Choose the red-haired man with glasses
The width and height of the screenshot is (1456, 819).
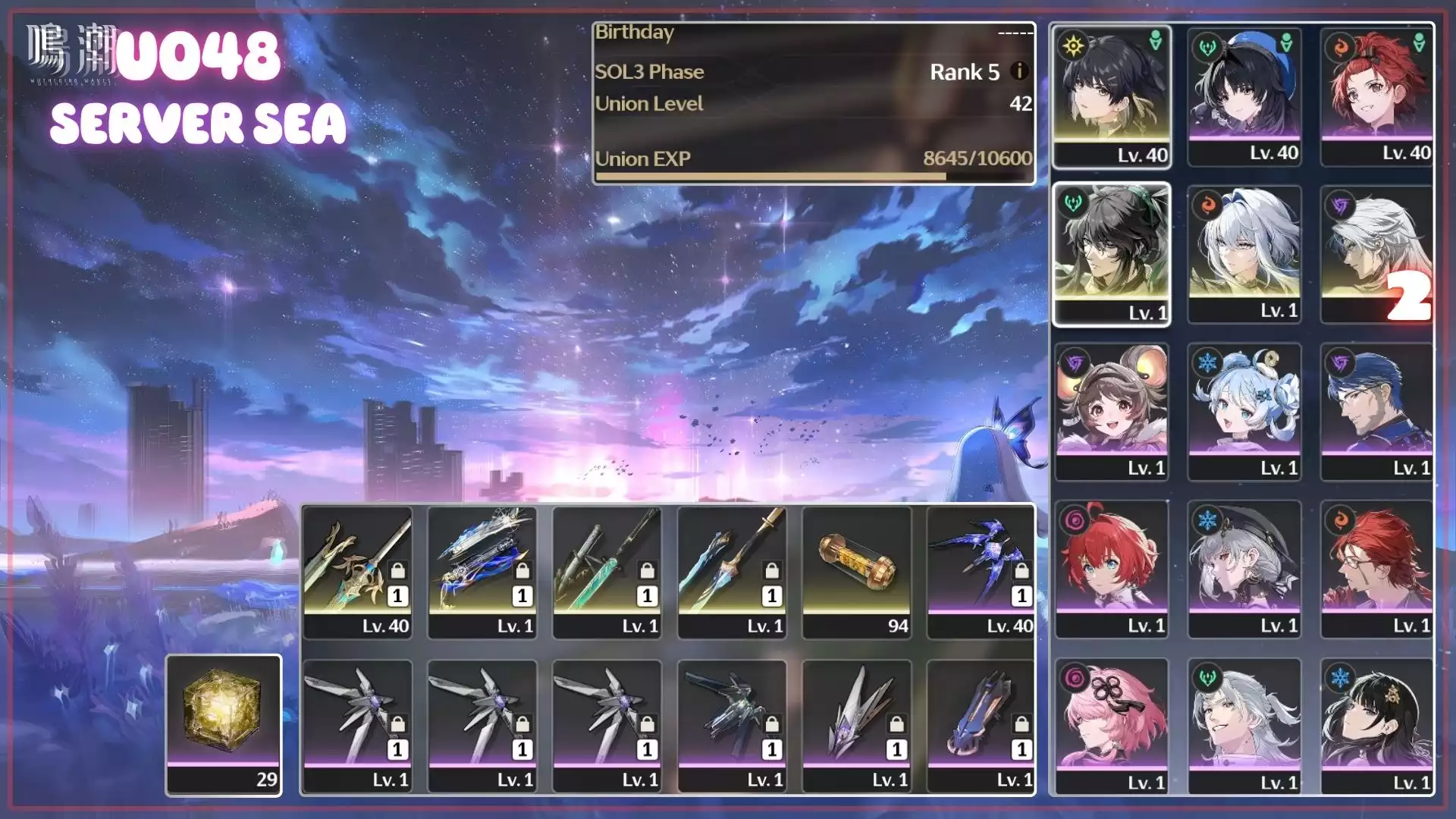tap(1376, 568)
